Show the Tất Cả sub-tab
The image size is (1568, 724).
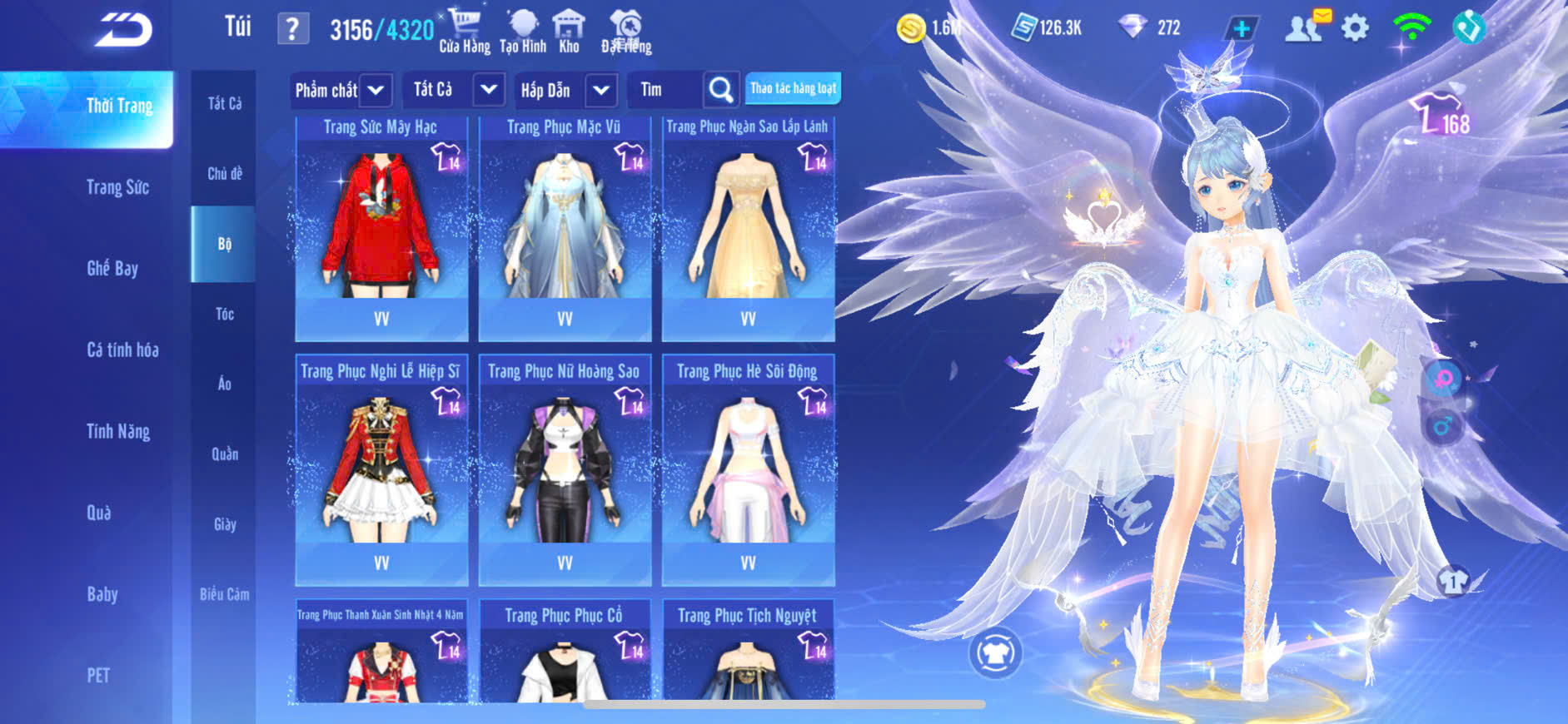point(225,103)
